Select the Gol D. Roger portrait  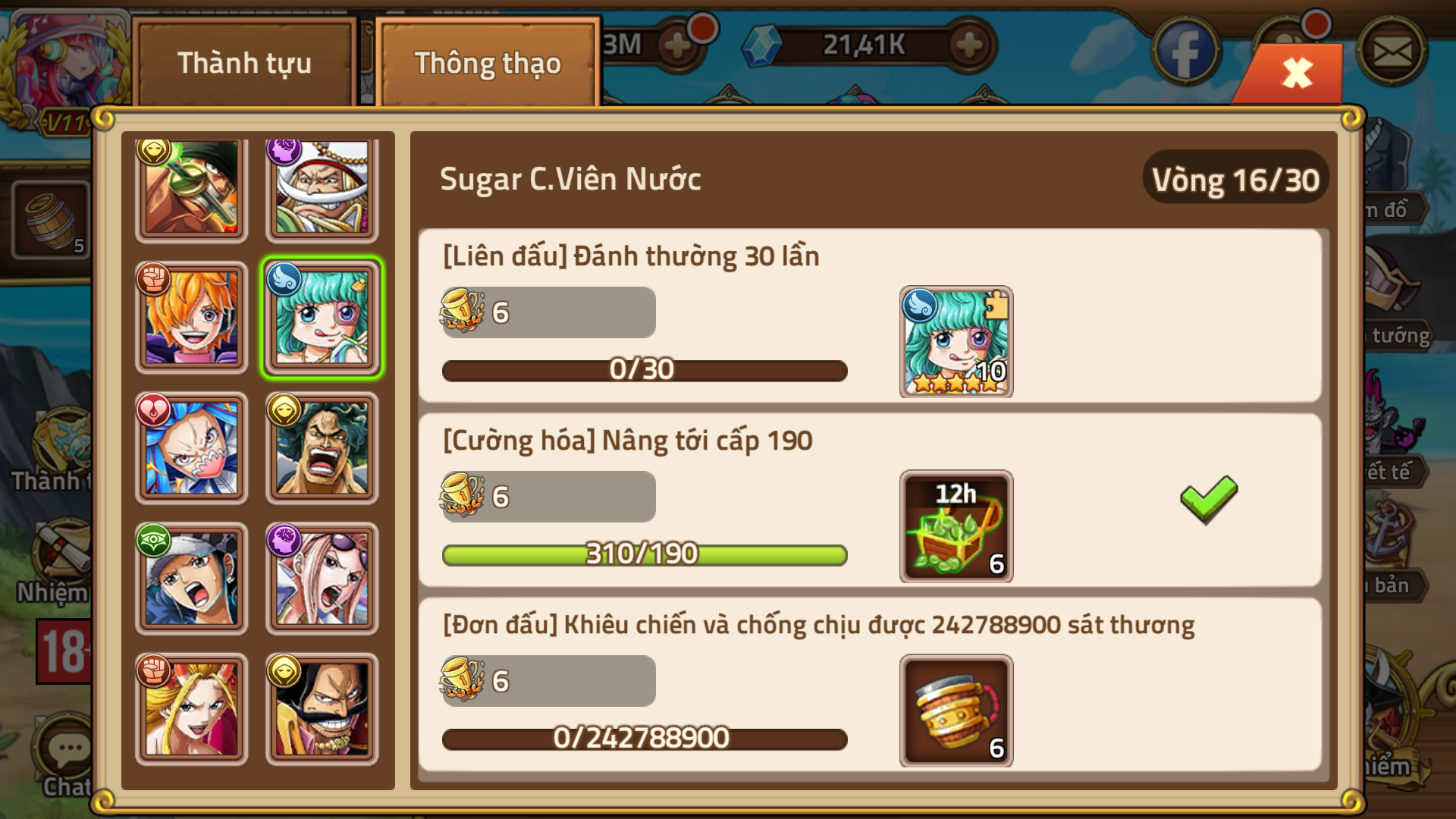[x=322, y=708]
